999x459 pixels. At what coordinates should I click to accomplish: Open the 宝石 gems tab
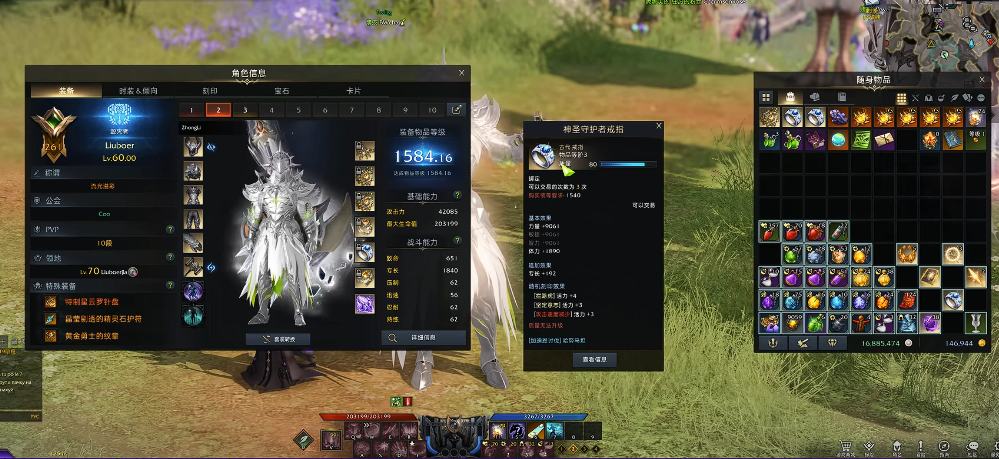(x=282, y=90)
